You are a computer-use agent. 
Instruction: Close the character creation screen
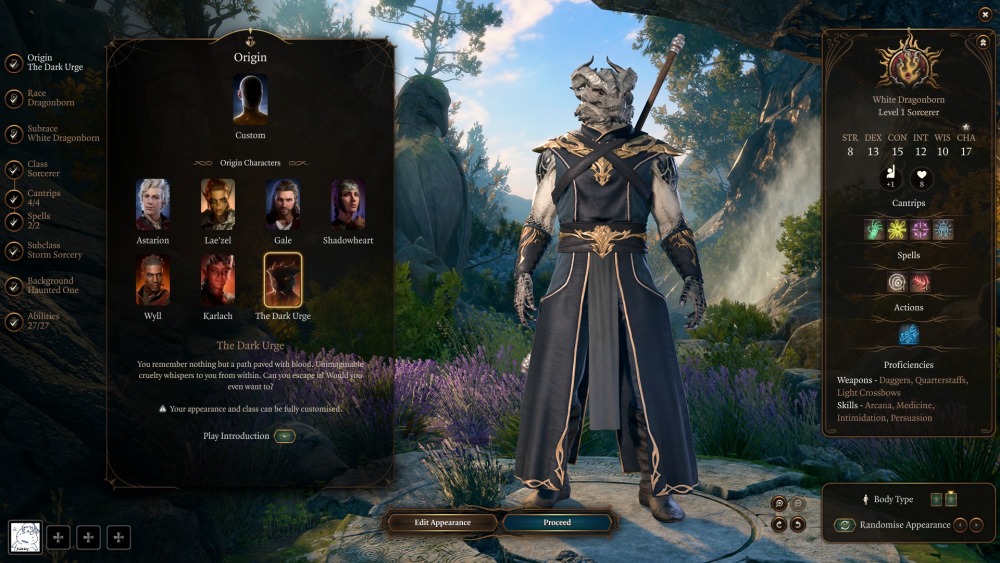[x=984, y=14]
